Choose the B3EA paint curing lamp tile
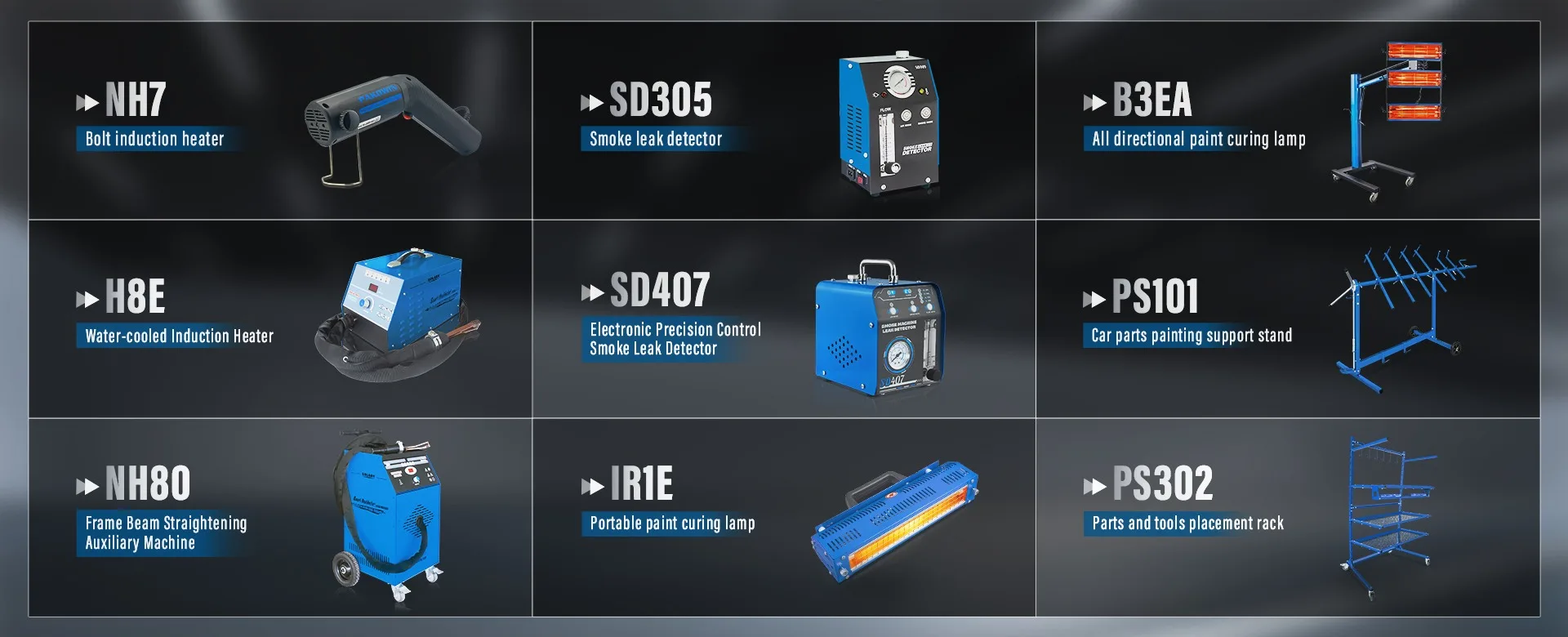The width and height of the screenshot is (1568, 637). pos(1288,121)
